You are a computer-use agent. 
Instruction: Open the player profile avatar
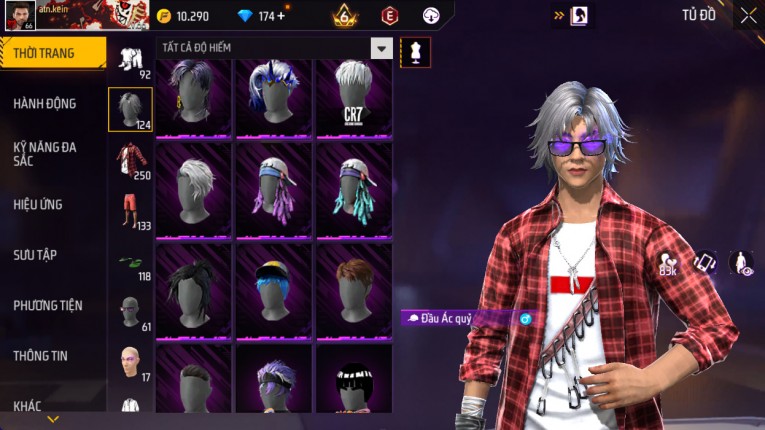tap(20, 15)
